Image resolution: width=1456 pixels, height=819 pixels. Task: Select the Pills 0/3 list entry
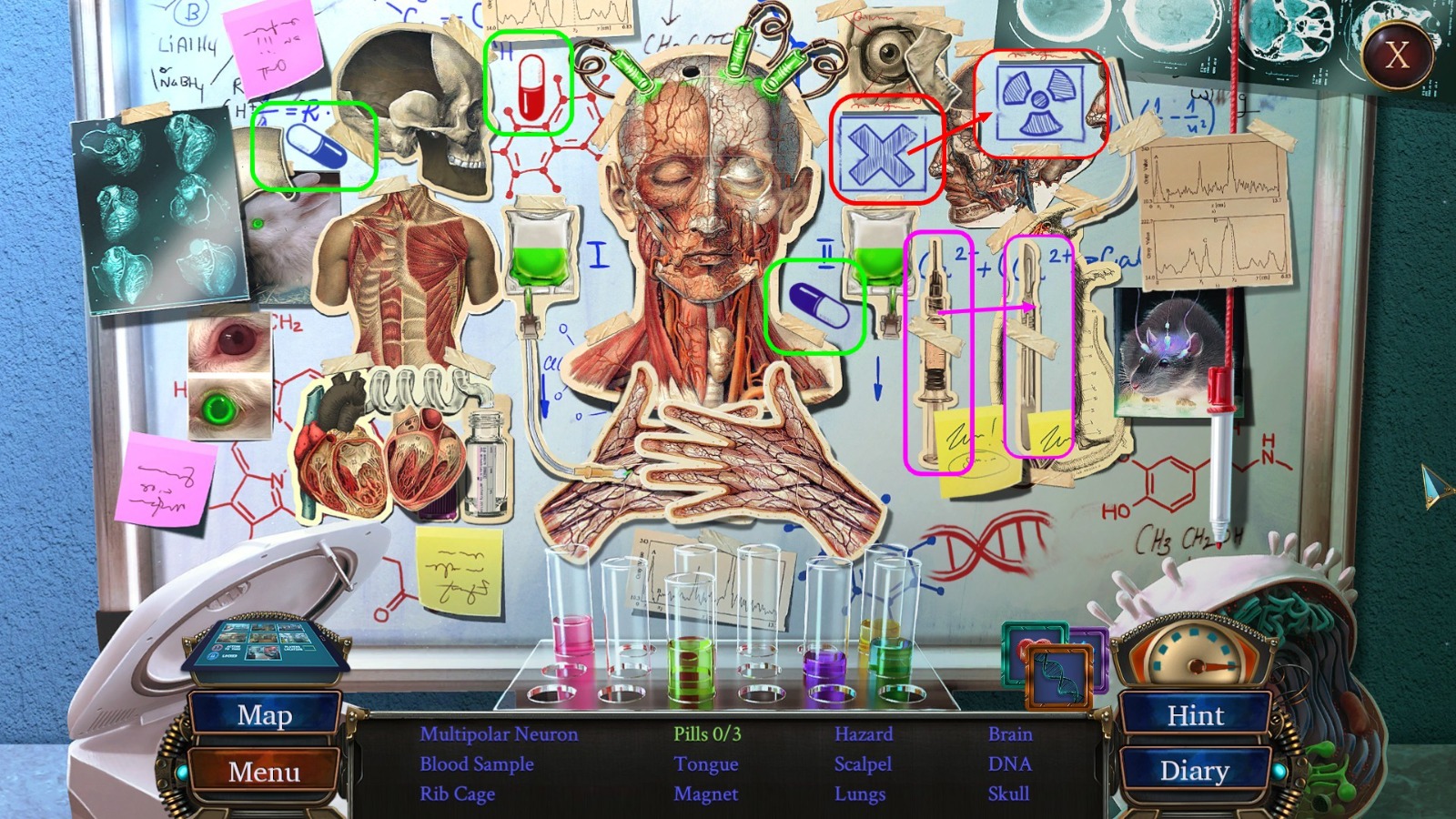709,734
